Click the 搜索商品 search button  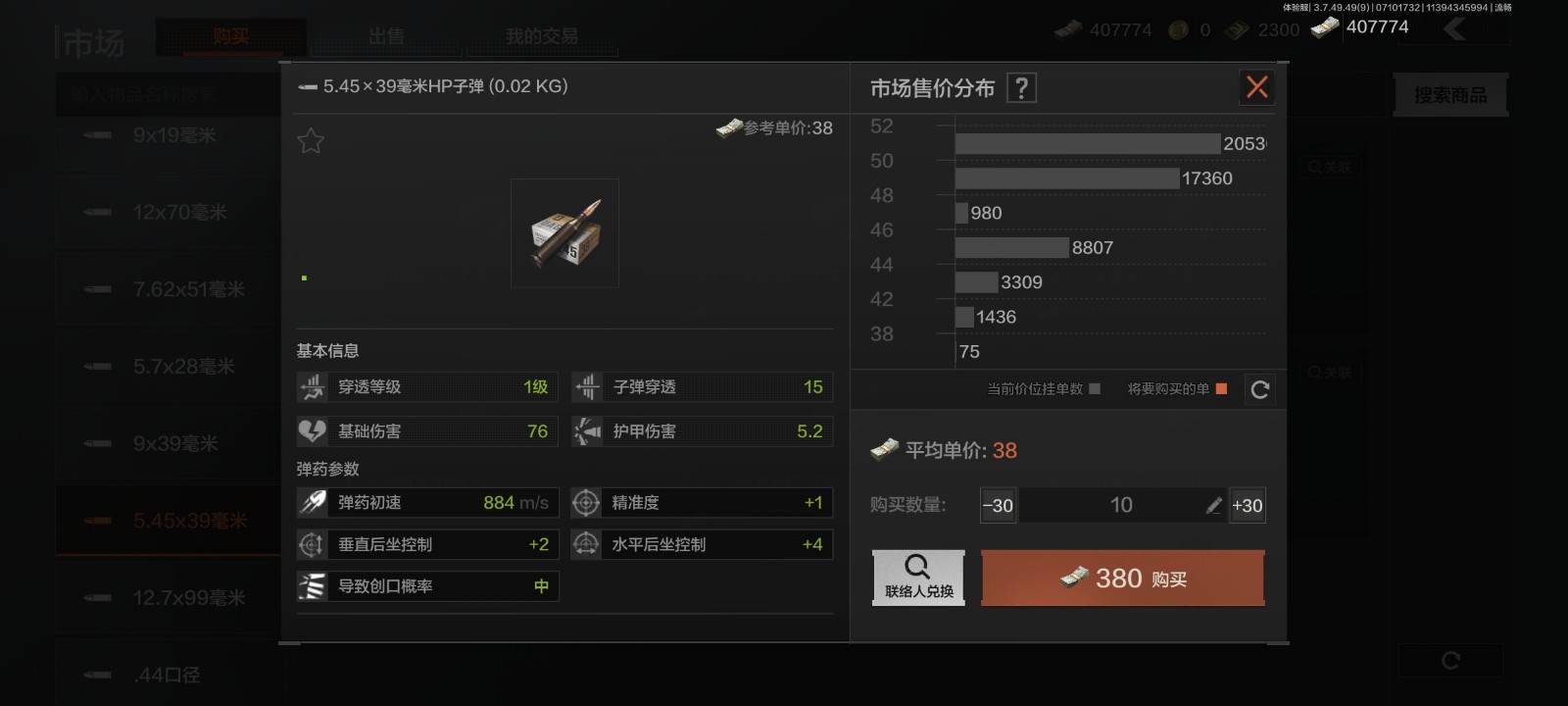tap(1449, 94)
